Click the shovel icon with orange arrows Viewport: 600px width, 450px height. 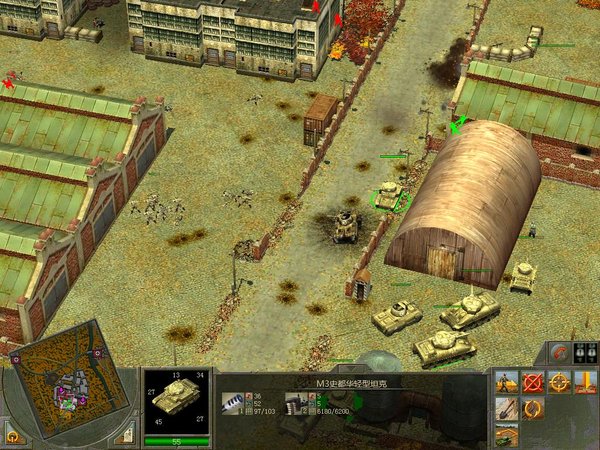click(x=534, y=408)
